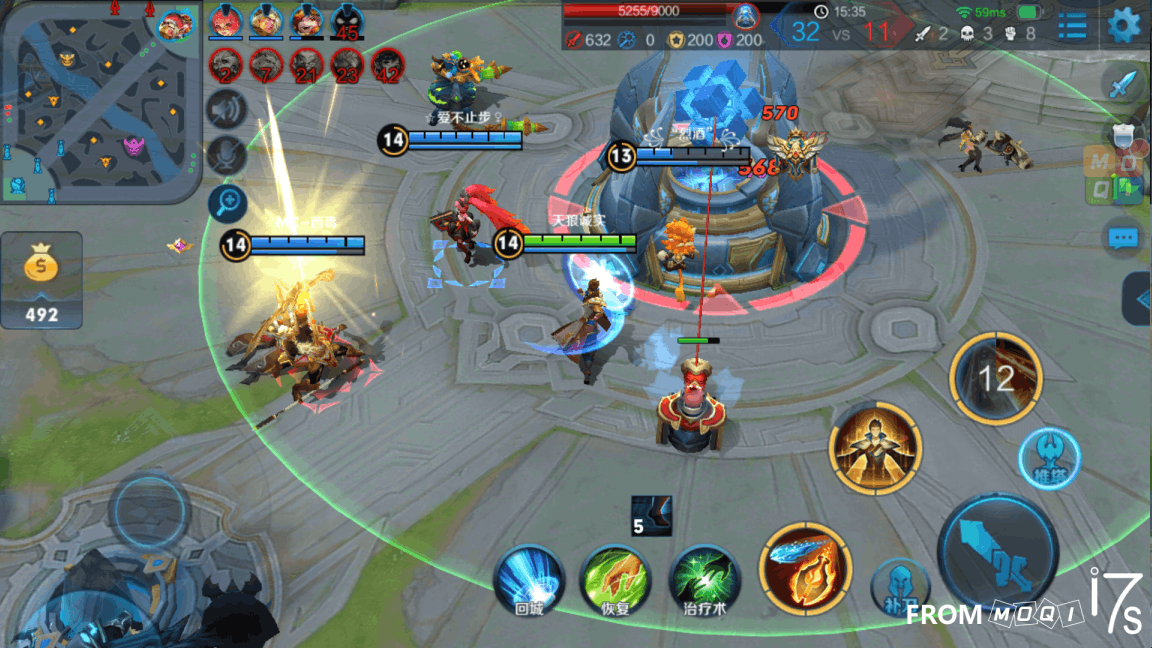Open the chat bubble button
This screenshot has width=1152, height=648.
1123,239
